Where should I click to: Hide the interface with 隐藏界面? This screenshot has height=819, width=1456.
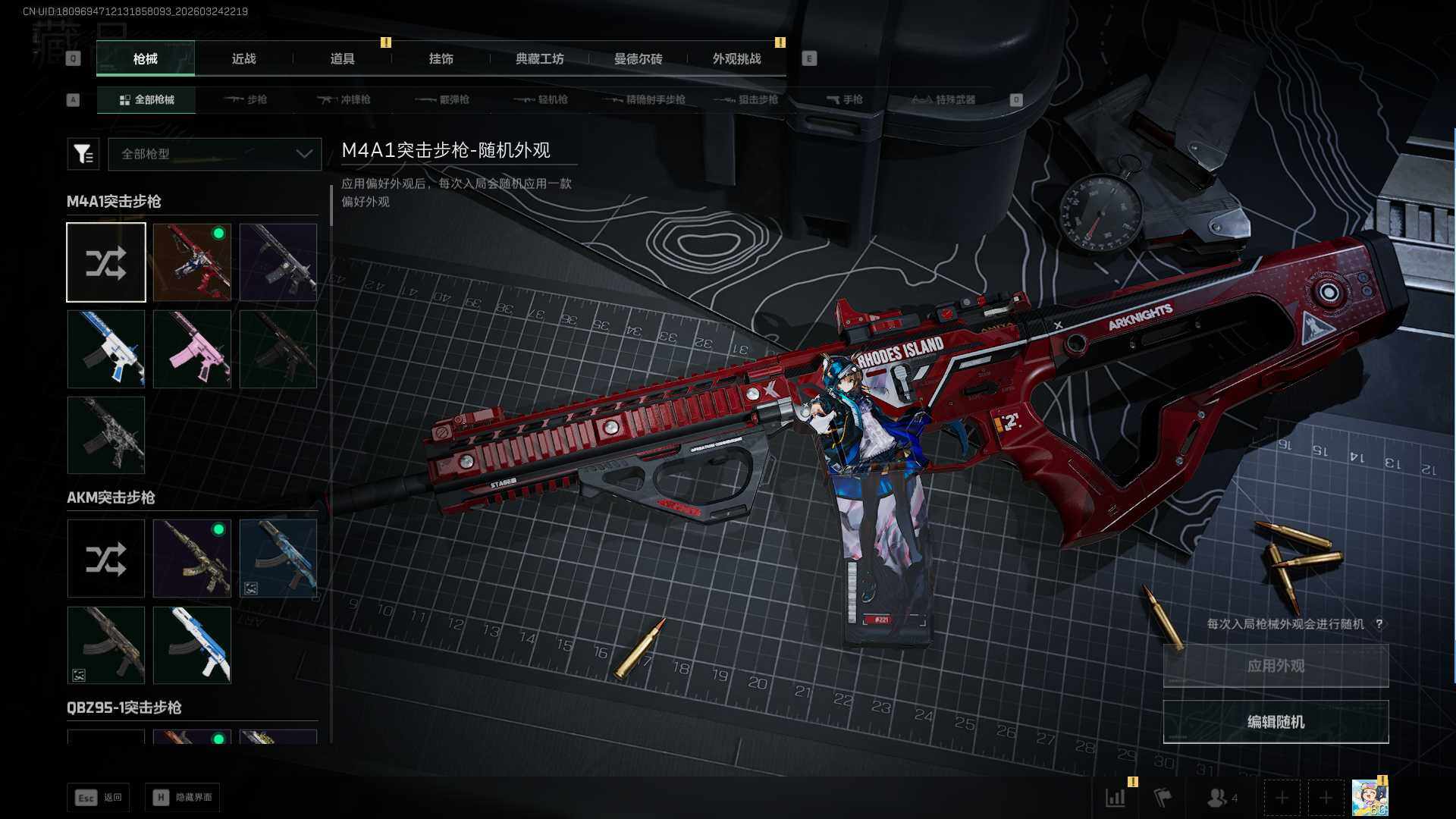(x=183, y=798)
